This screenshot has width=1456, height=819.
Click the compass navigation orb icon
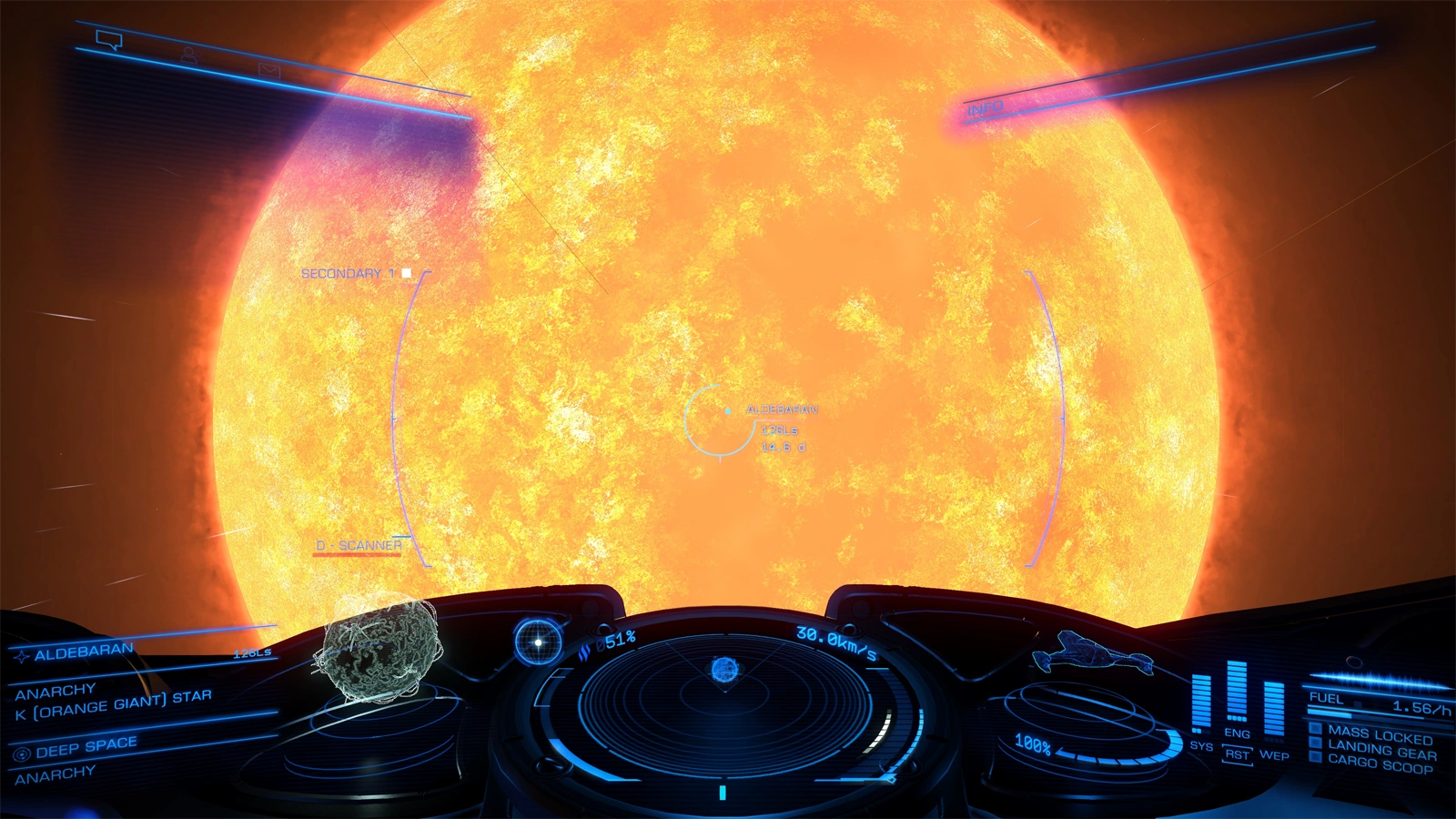click(x=539, y=642)
